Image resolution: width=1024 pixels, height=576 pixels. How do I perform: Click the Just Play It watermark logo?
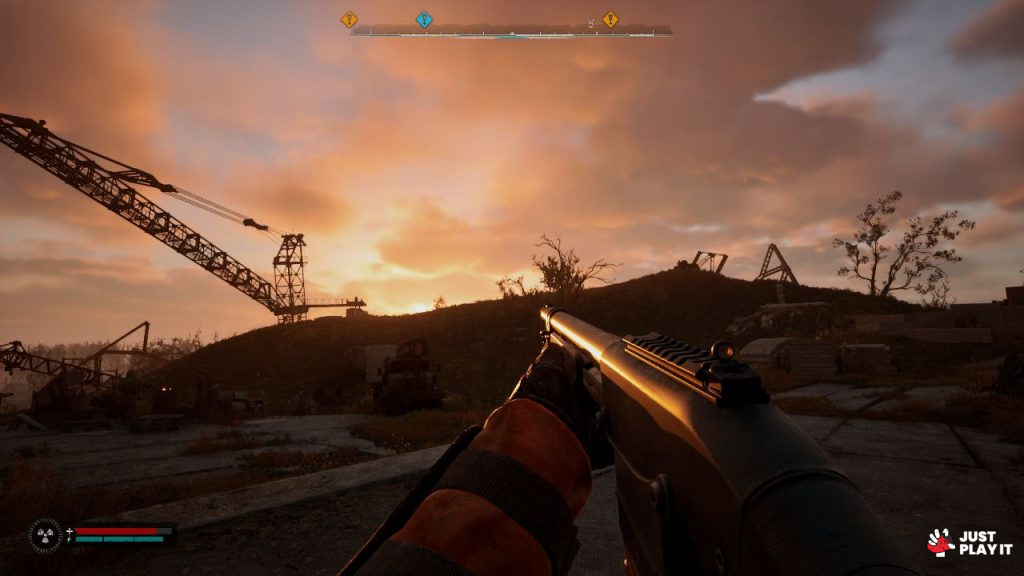(968, 542)
